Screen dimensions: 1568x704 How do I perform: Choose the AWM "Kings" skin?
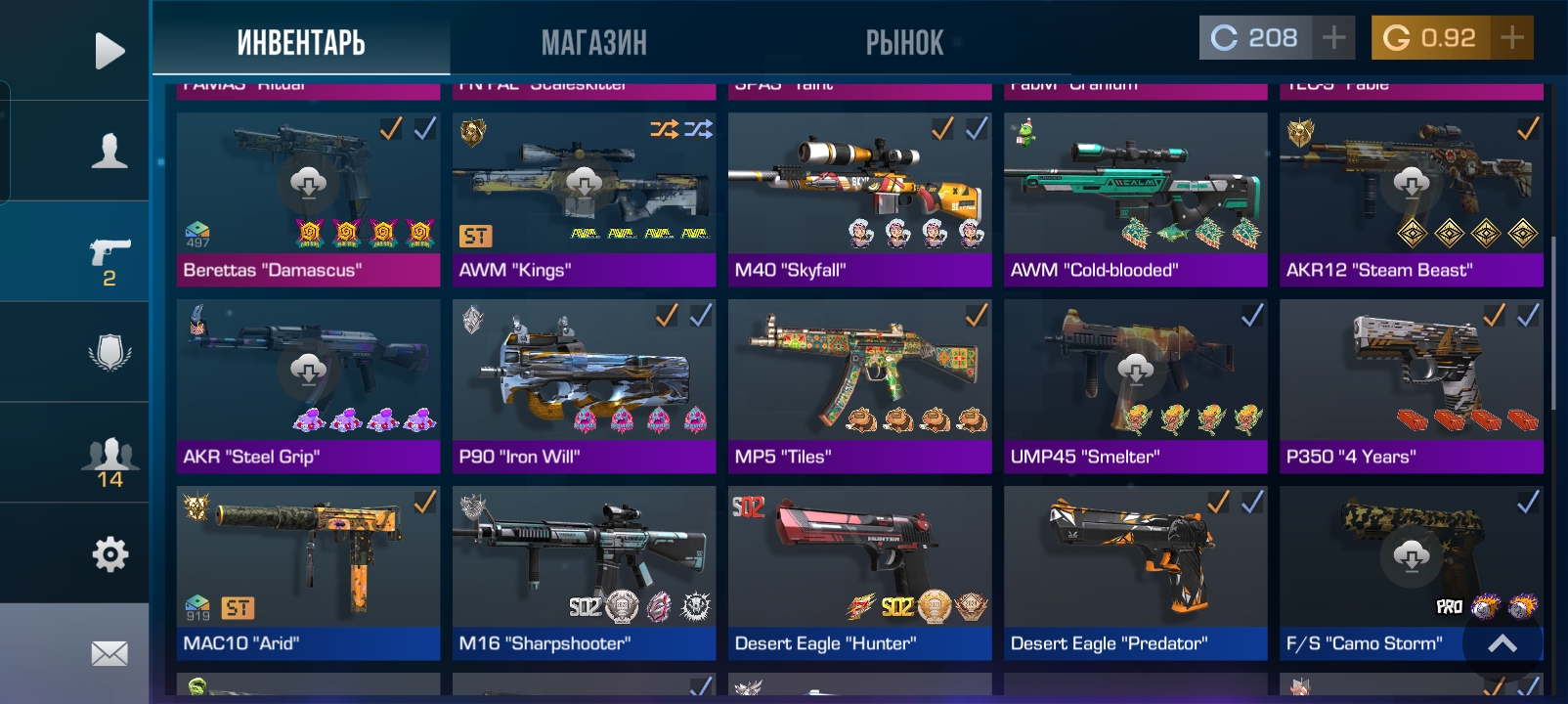pos(584,199)
